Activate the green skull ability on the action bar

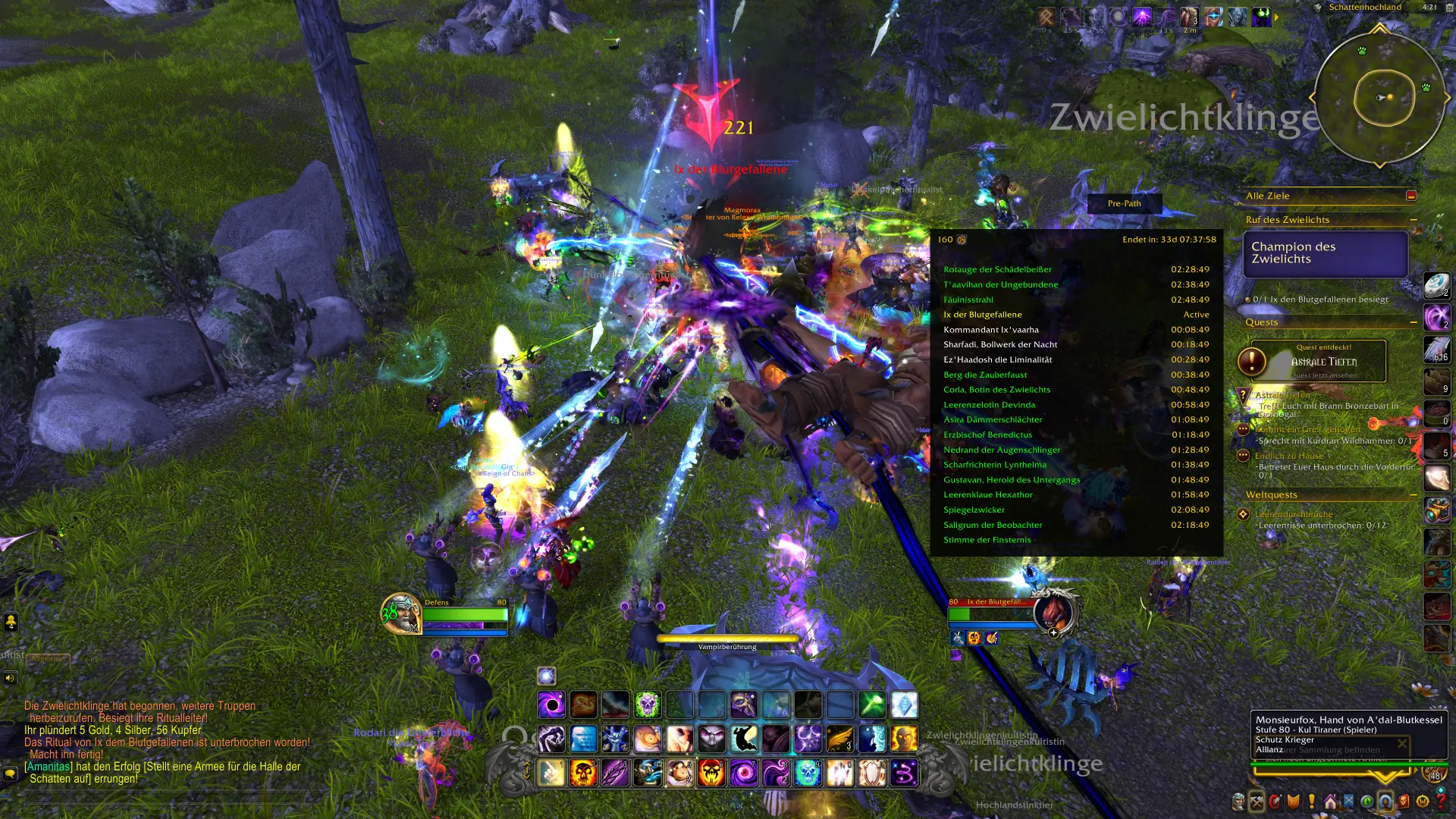(647, 704)
